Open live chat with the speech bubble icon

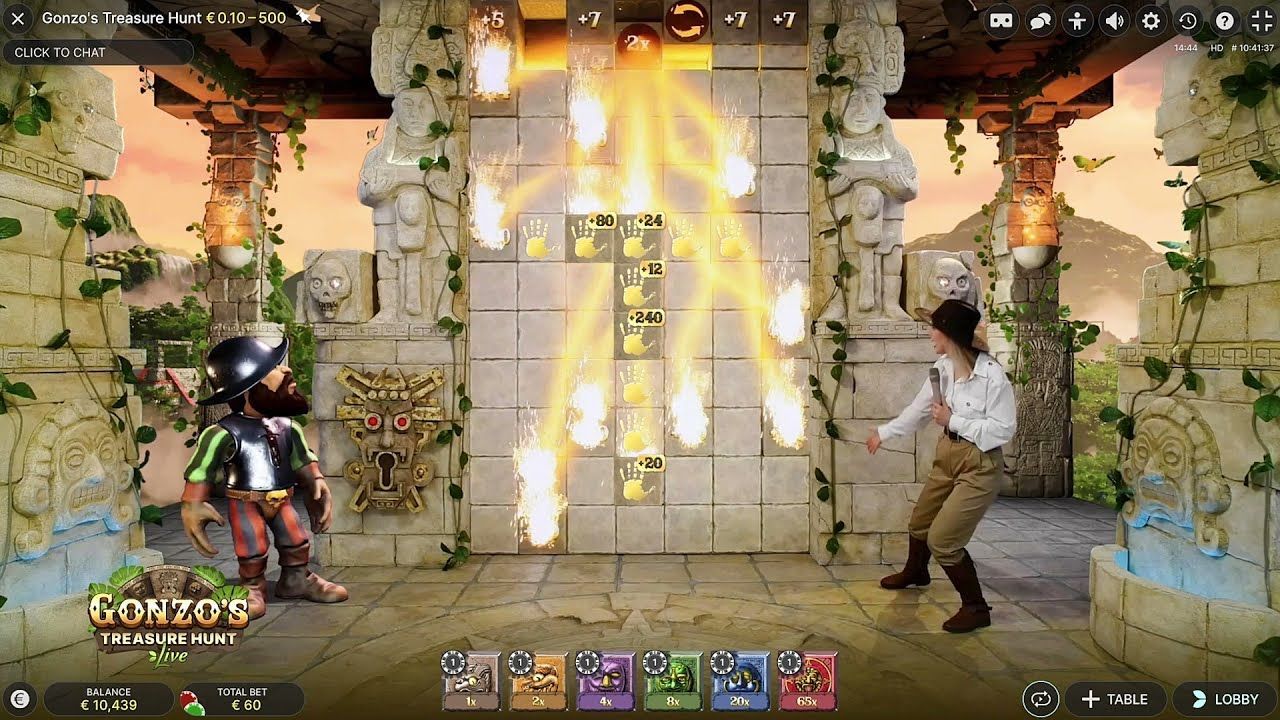pyautogui.click(x=1040, y=19)
